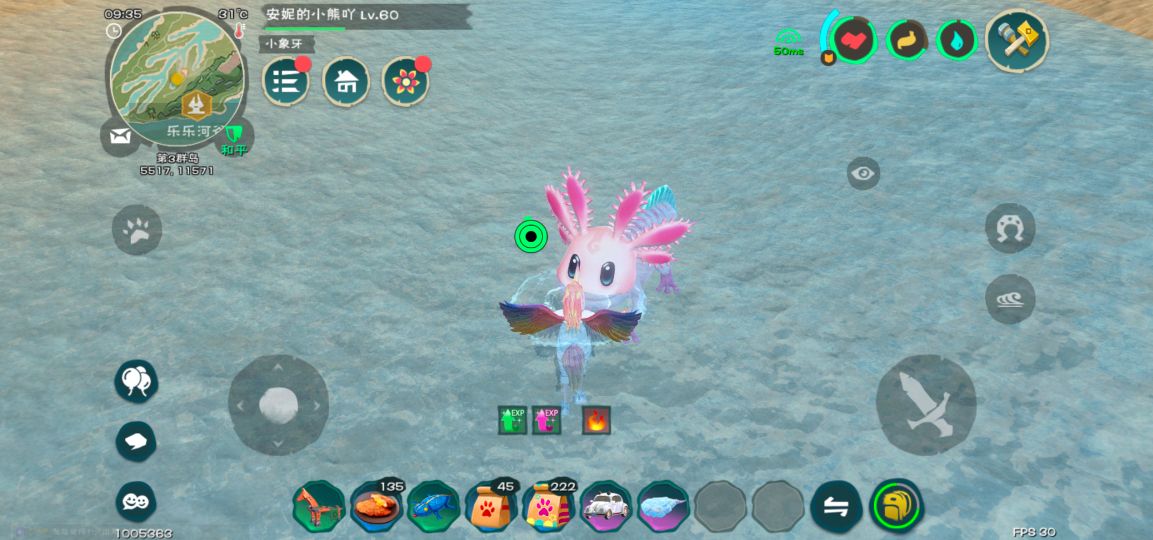Open the emoji masks button
Screen dimensions: 1153x540
point(136,501)
